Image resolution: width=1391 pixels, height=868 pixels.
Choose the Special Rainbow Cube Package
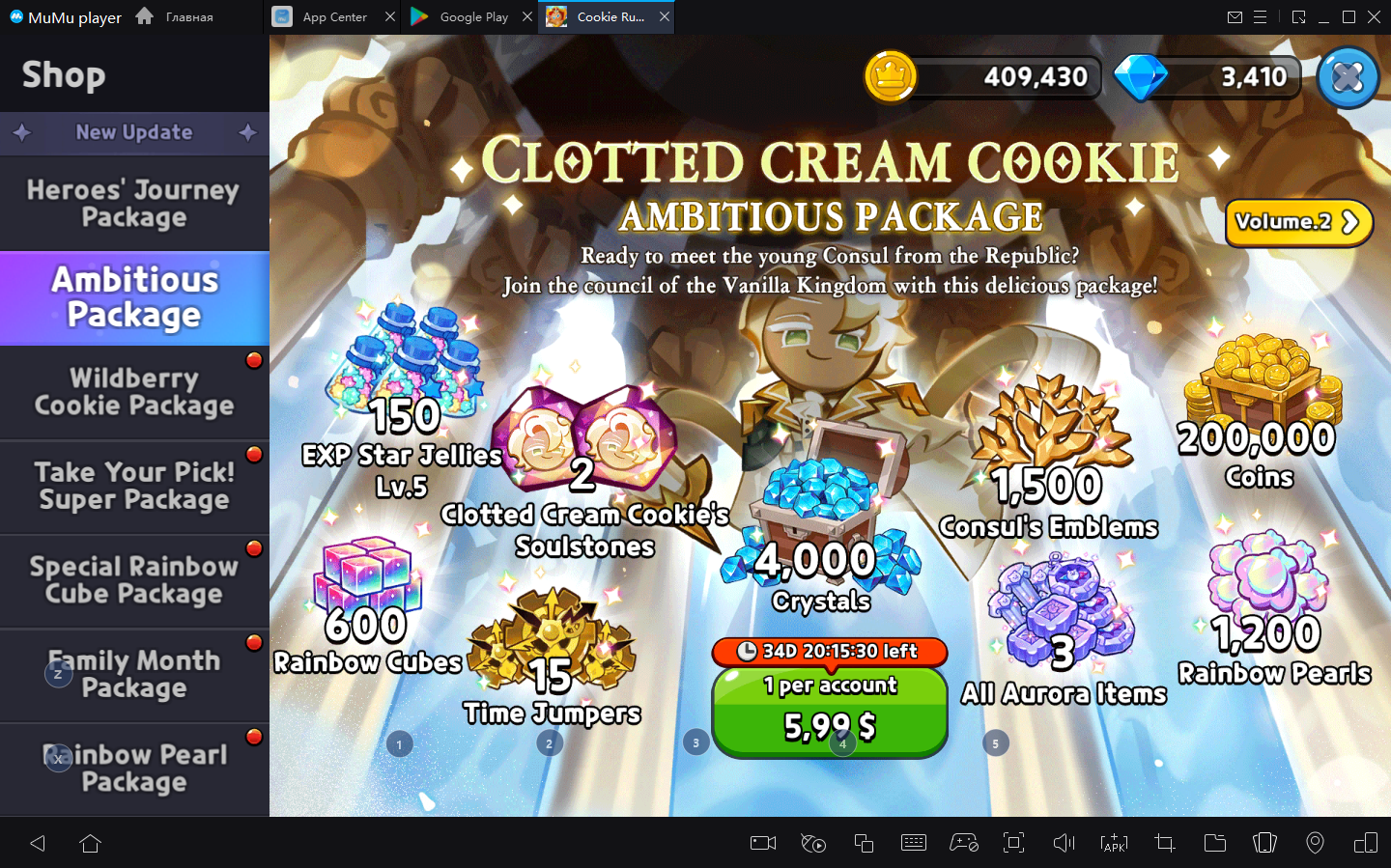tap(134, 580)
